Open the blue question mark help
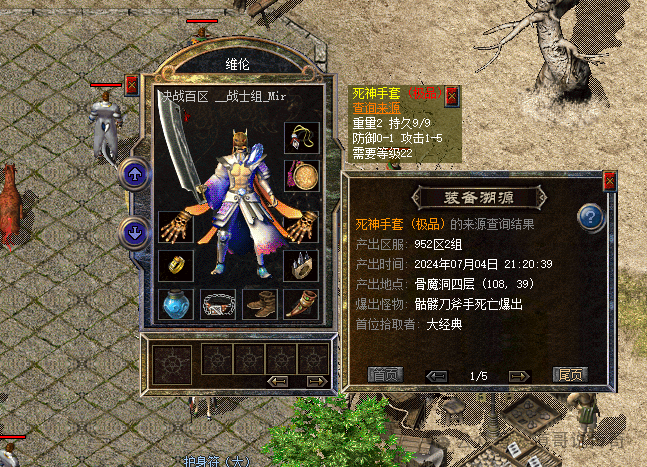The image size is (647, 467). pos(591,215)
